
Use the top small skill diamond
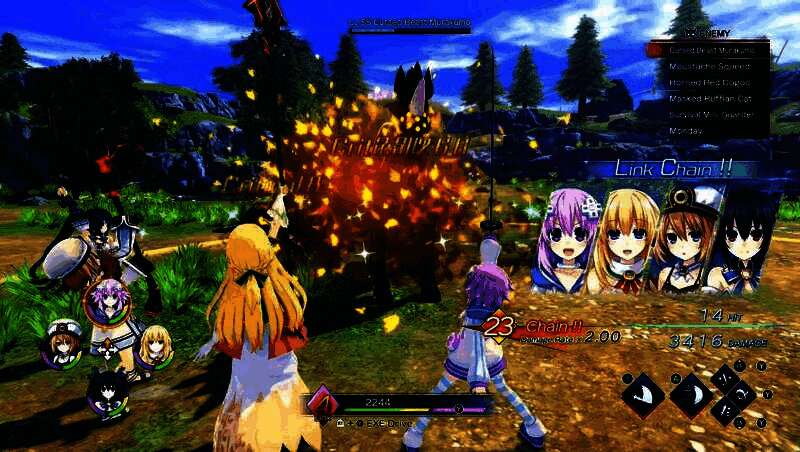click(723, 378)
